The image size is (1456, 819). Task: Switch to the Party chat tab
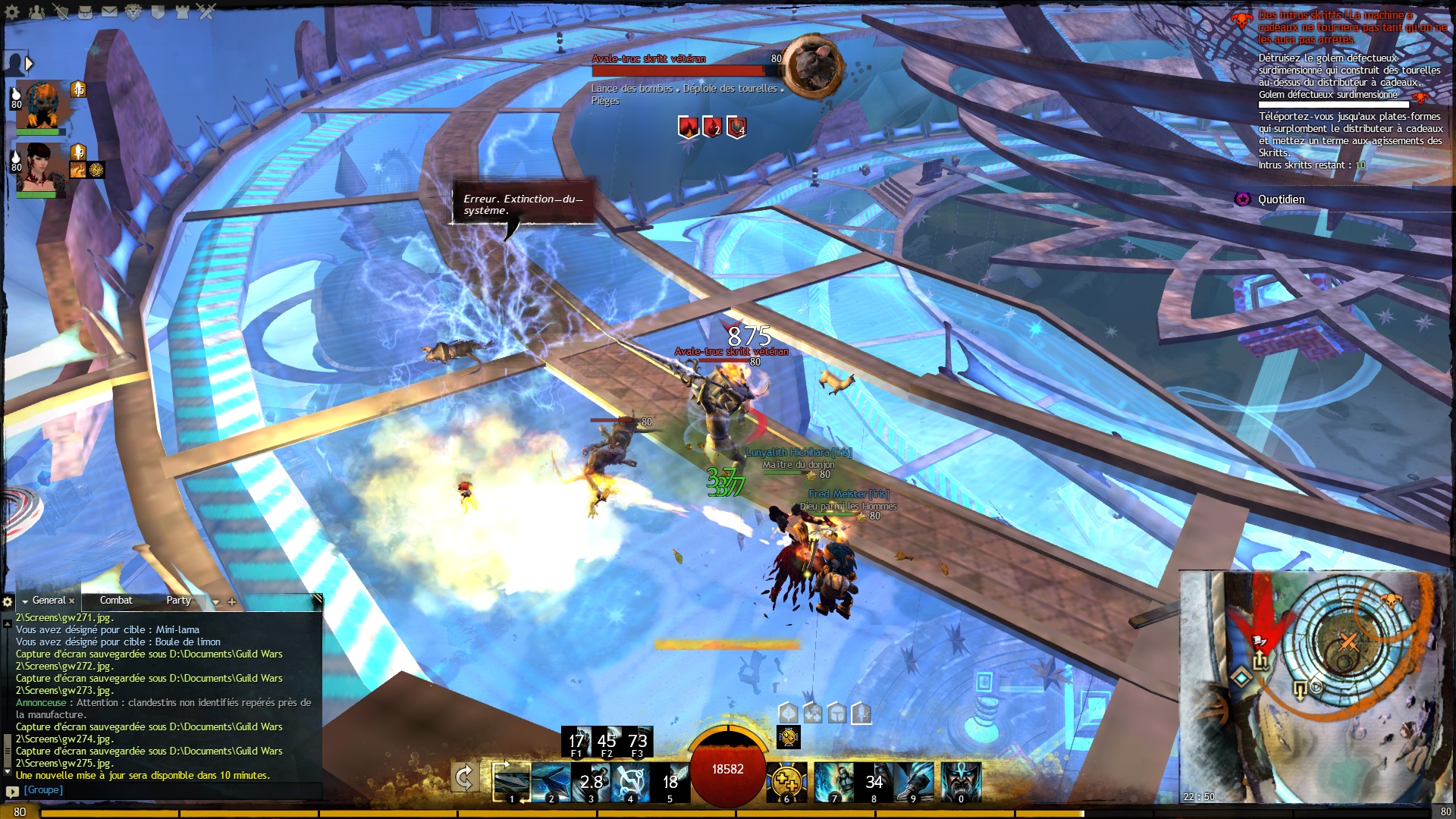(x=178, y=601)
